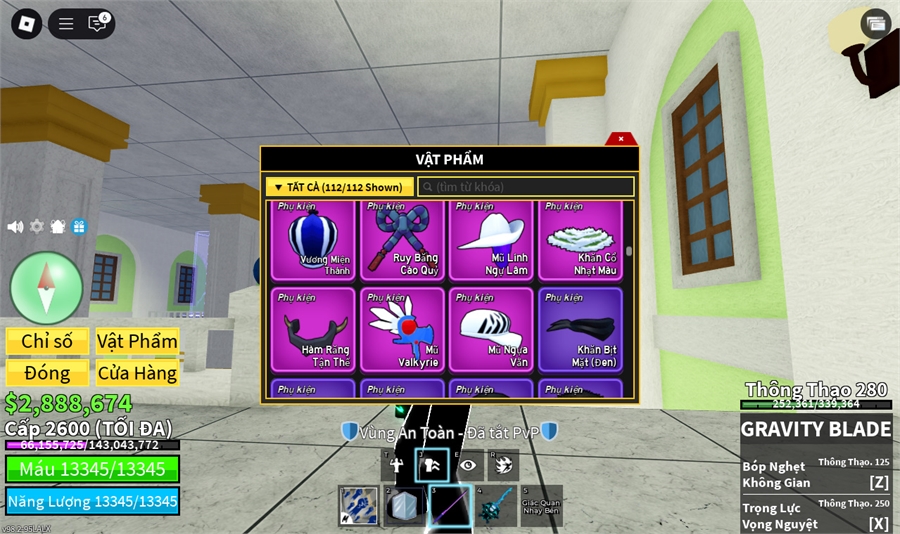Choose the Ruy Băng Cao Quý accessory

(x=402, y=241)
